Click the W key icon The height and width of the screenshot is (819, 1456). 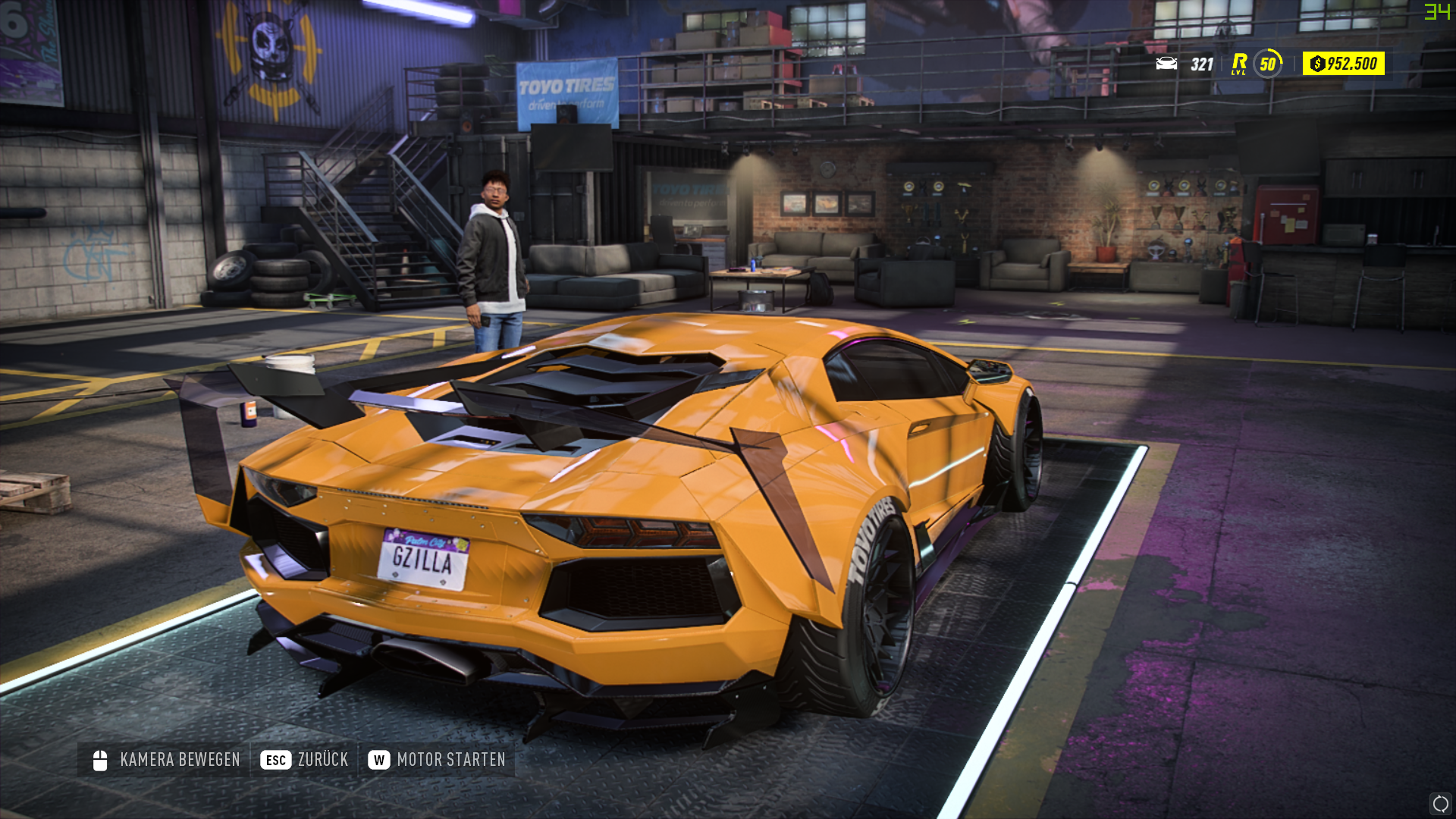381,758
